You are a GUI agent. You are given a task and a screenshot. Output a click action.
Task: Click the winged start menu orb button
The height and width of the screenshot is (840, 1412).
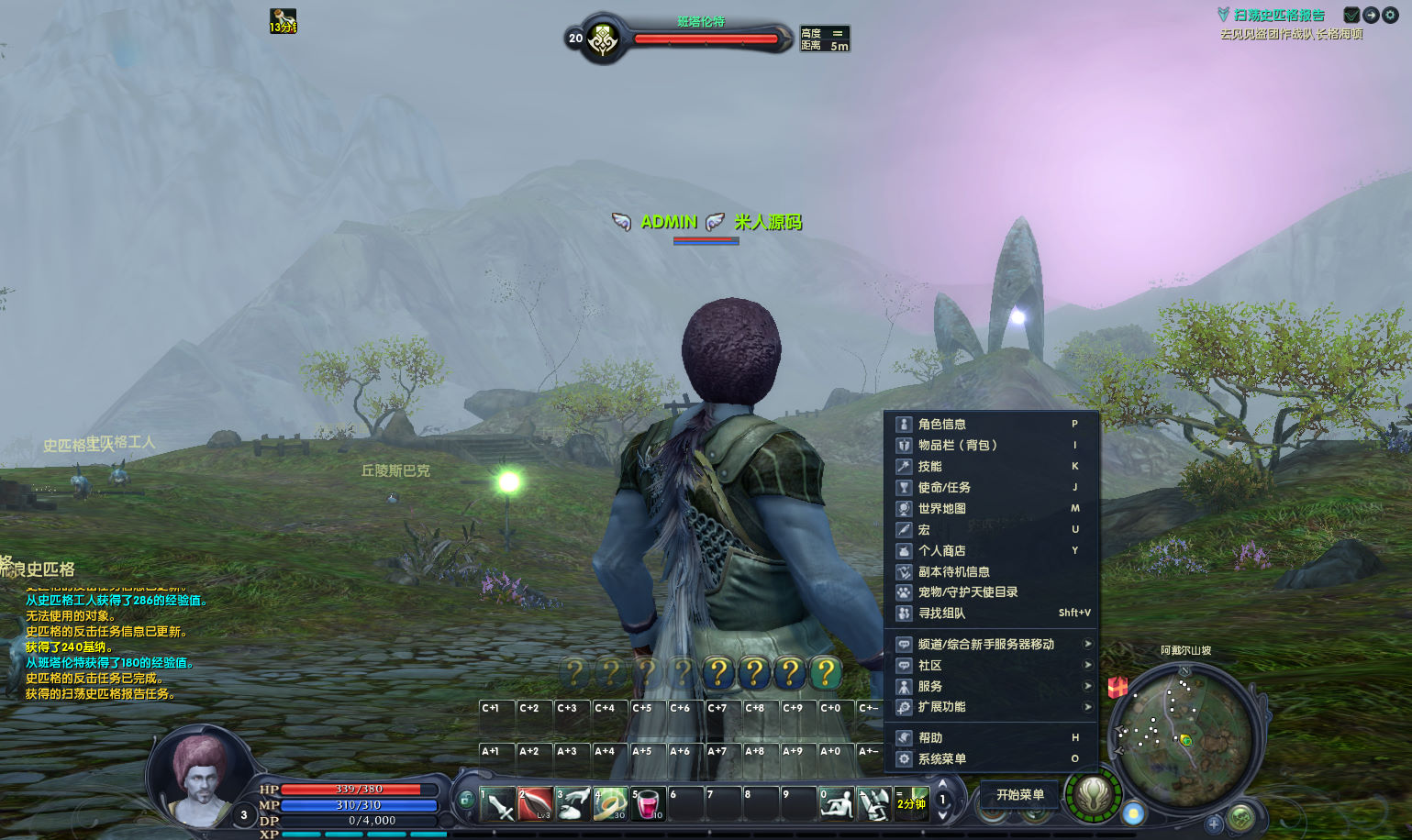(x=1093, y=795)
